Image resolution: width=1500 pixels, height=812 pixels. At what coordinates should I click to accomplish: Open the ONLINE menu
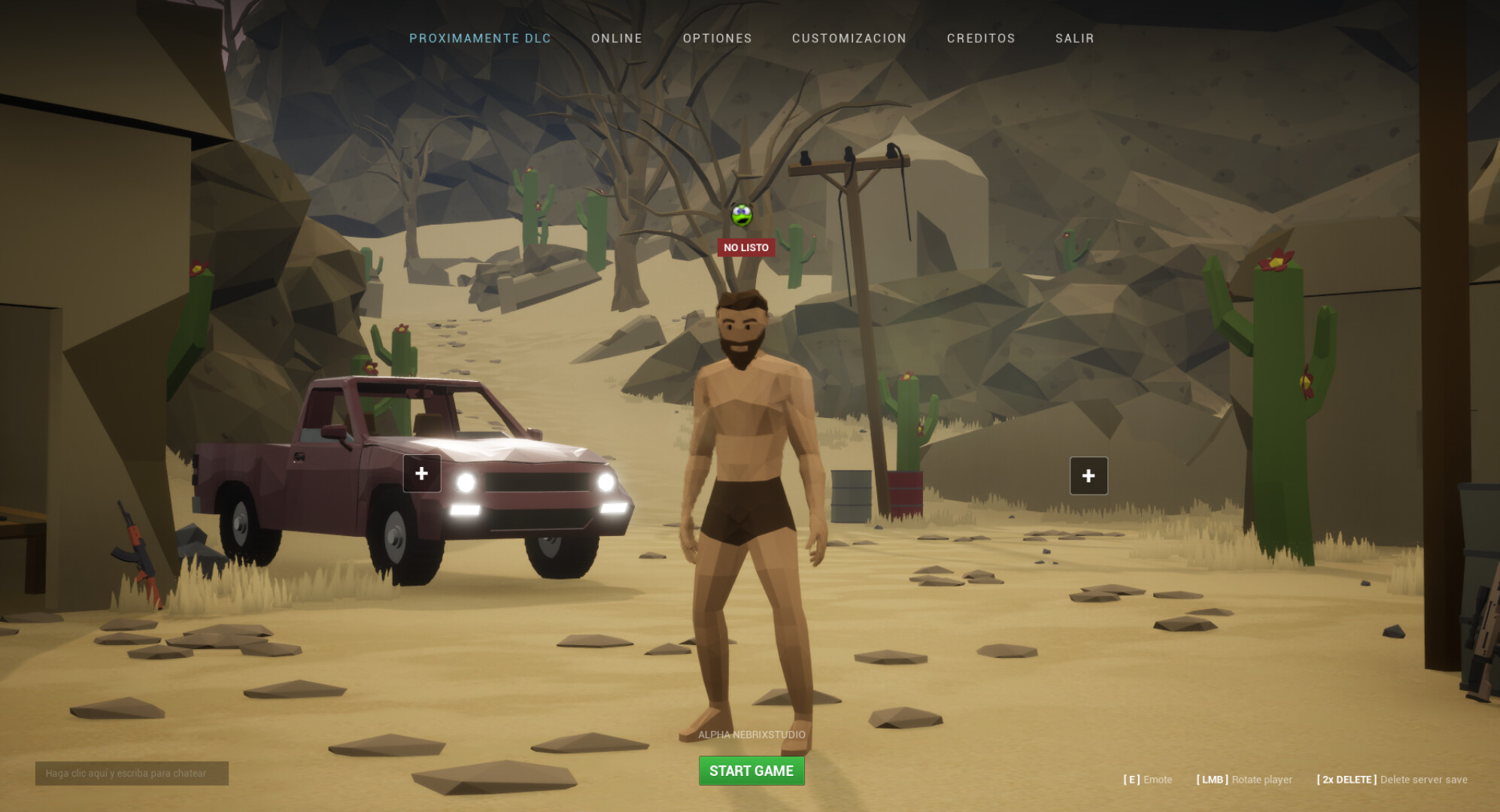pyautogui.click(x=616, y=38)
